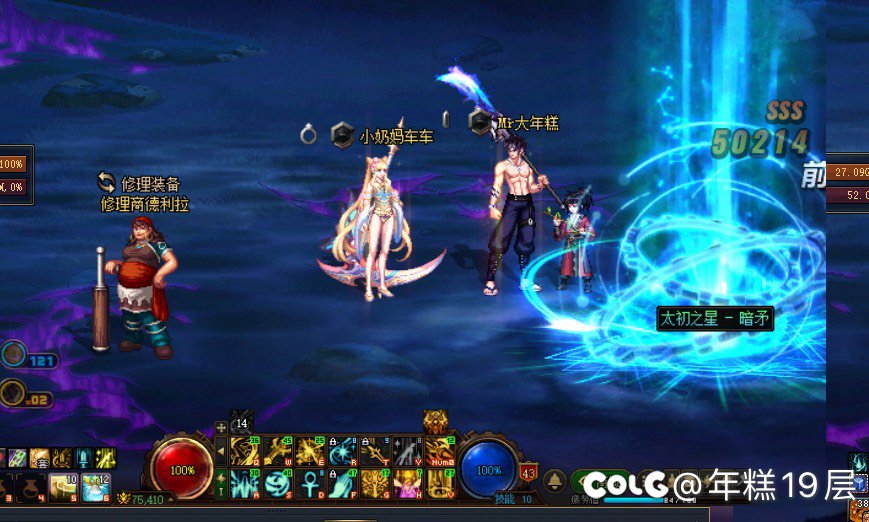This screenshot has height=522, width=869.
Task: Click the skill bar left arrow button
Action: pos(221,452)
